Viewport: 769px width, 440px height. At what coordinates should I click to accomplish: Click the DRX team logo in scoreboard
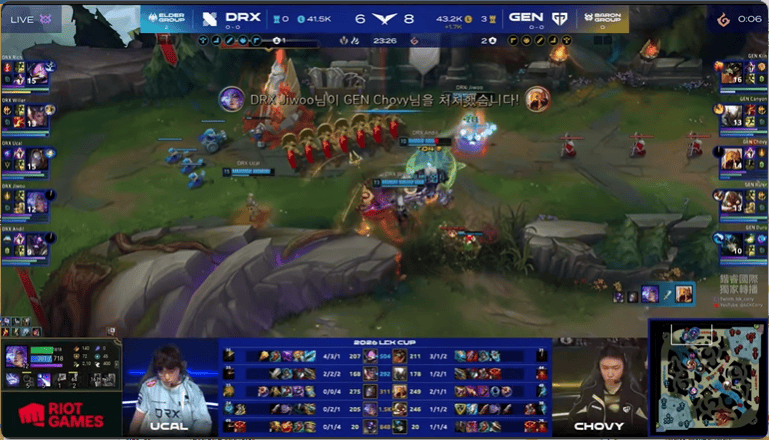tap(209, 18)
